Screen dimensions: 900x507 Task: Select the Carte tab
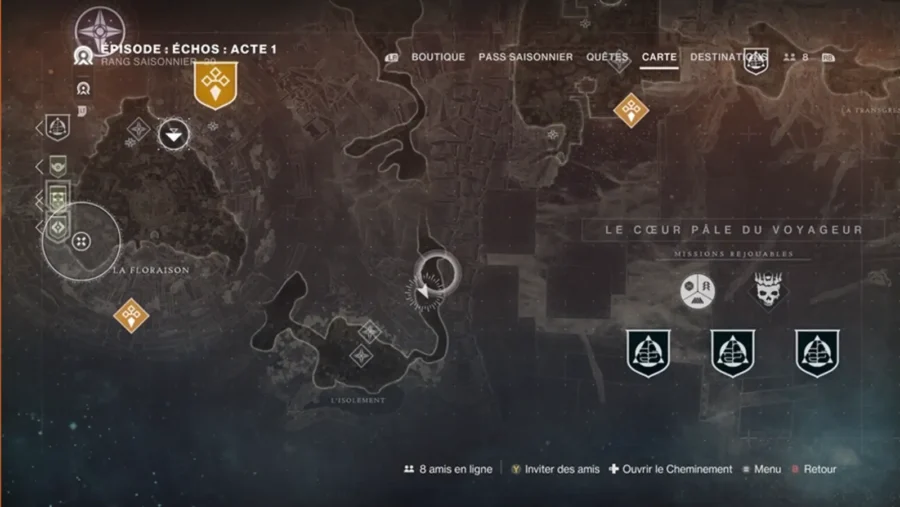click(660, 57)
